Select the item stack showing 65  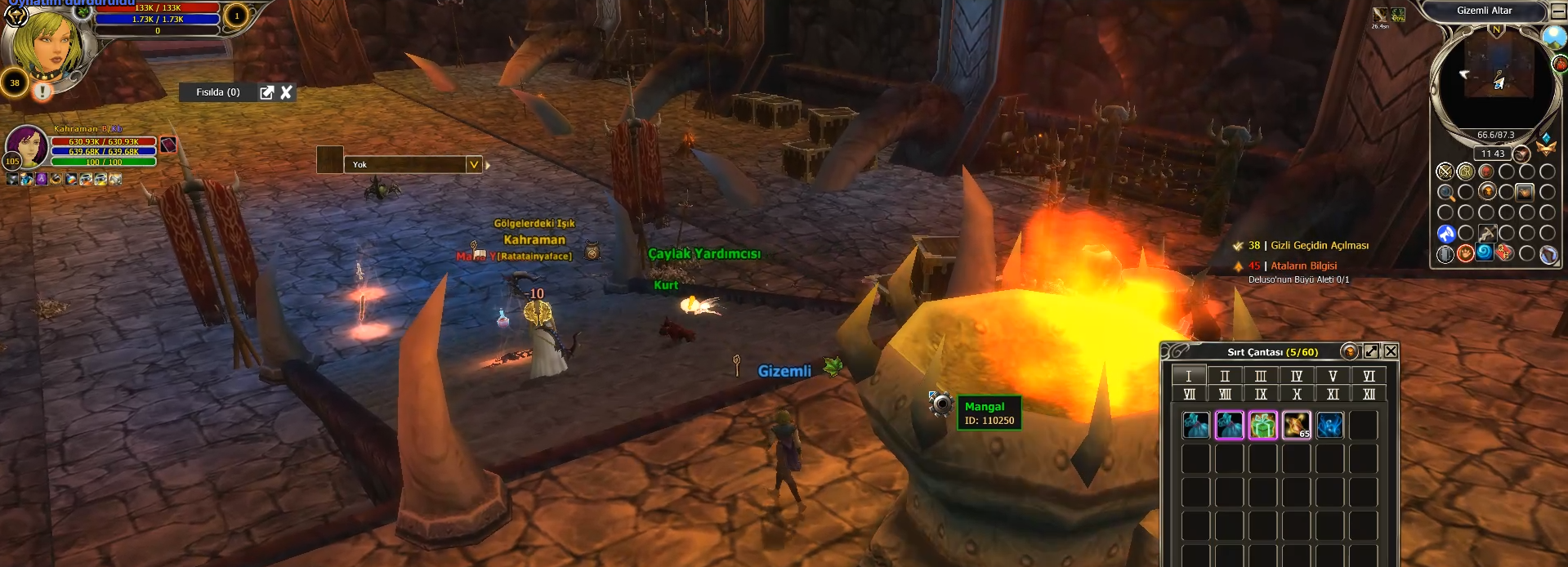[x=1297, y=425]
